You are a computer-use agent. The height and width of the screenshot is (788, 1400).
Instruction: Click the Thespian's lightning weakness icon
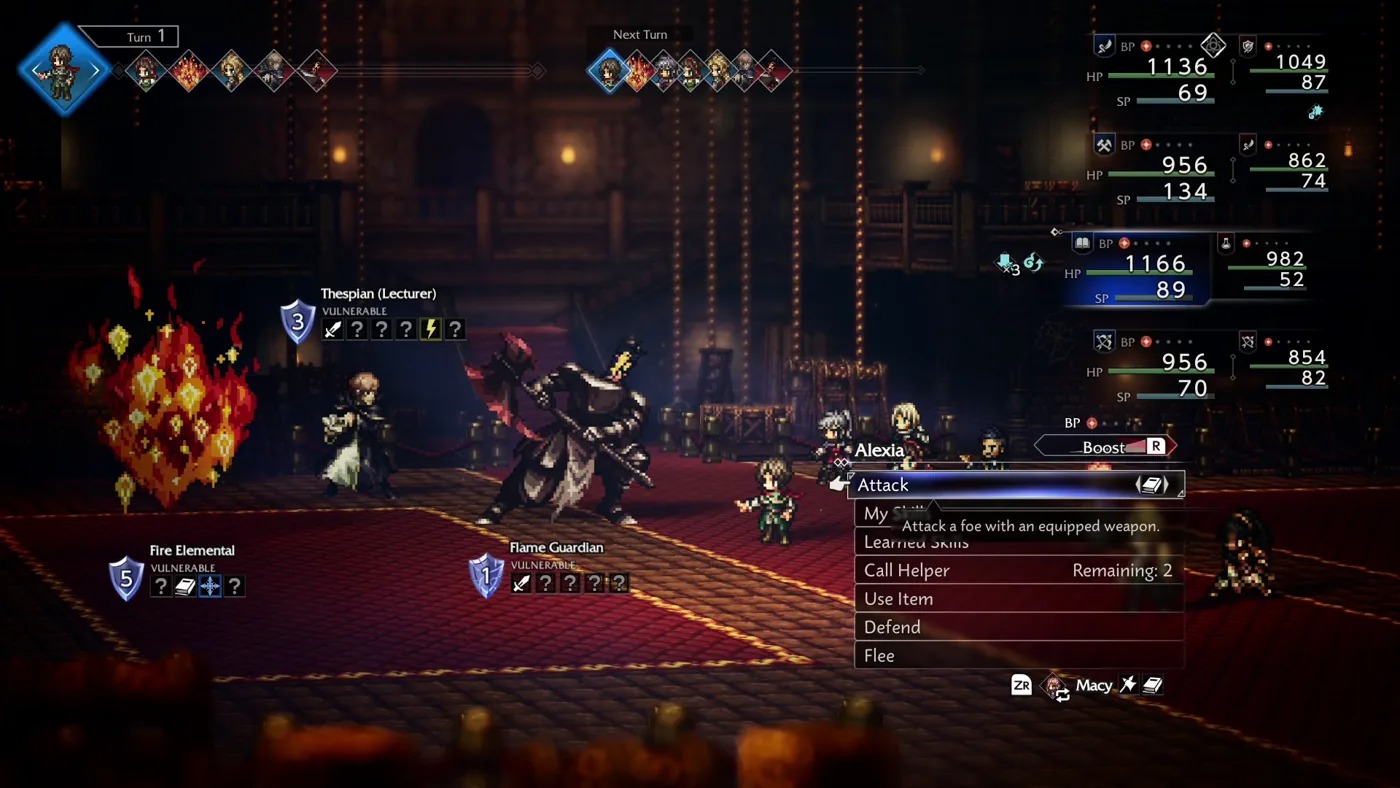(430, 329)
